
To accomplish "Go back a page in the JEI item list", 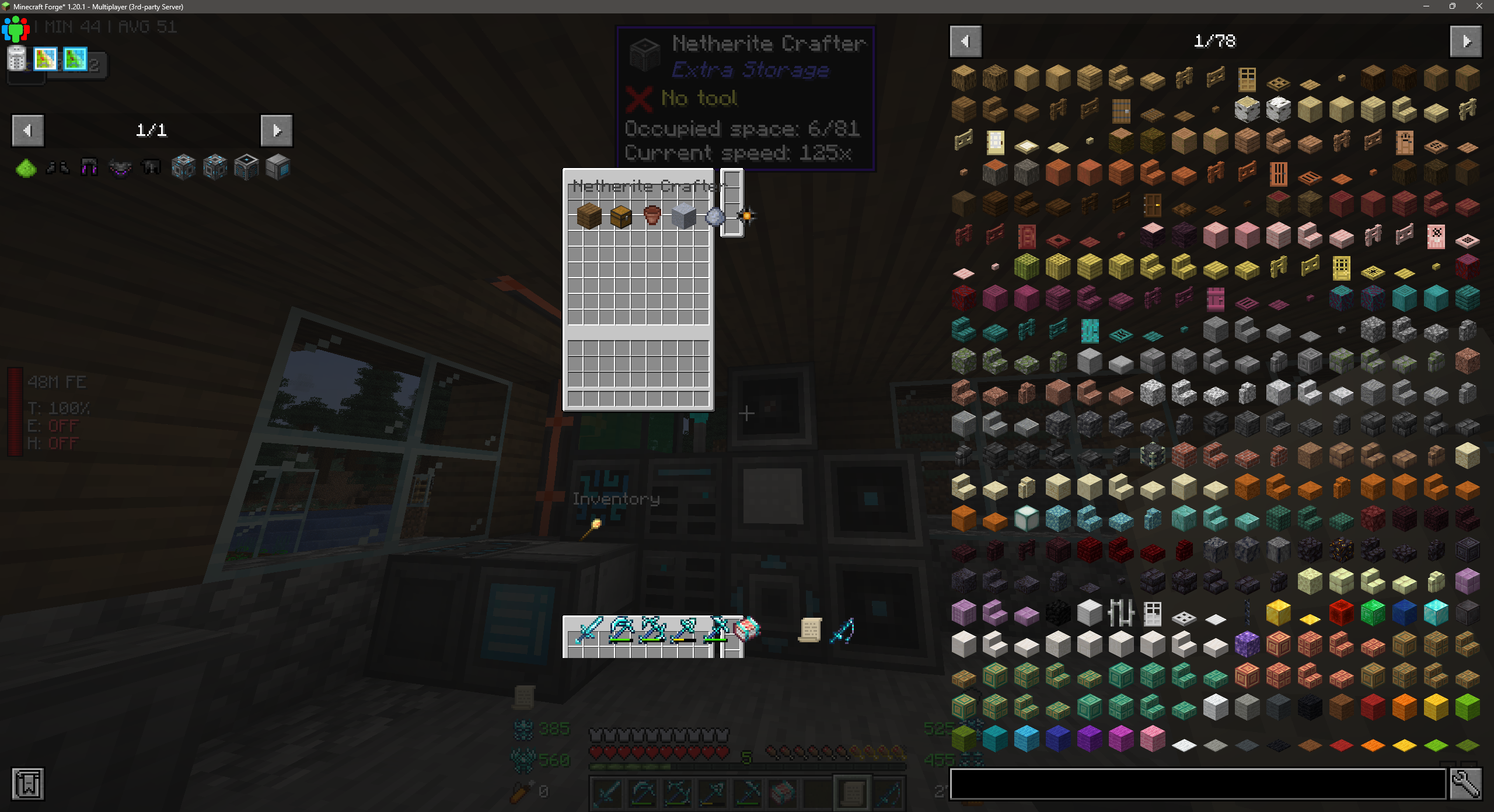I will pos(965,41).
